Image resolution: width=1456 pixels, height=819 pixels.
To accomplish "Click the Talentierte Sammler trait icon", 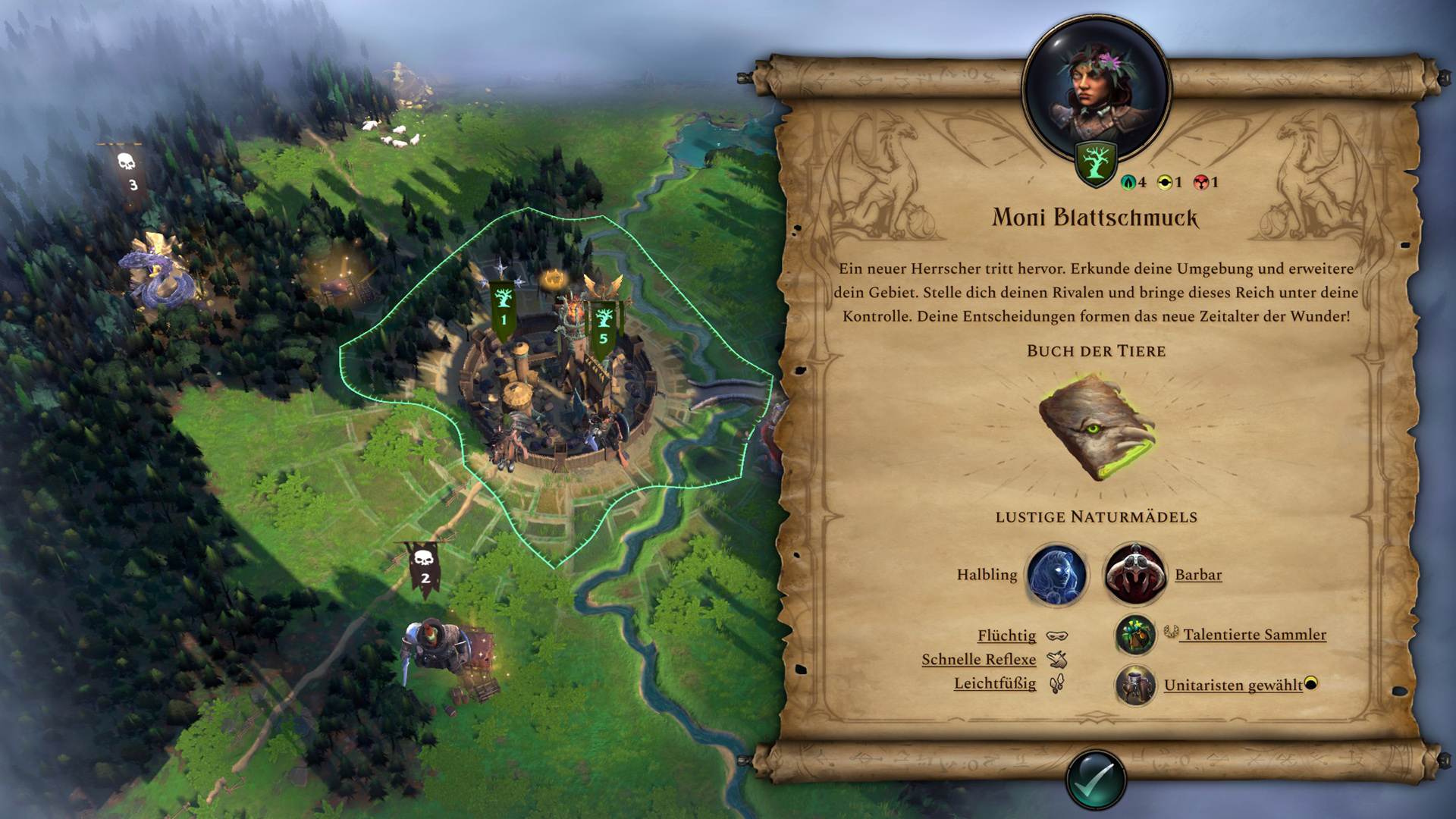I will click(x=1135, y=635).
